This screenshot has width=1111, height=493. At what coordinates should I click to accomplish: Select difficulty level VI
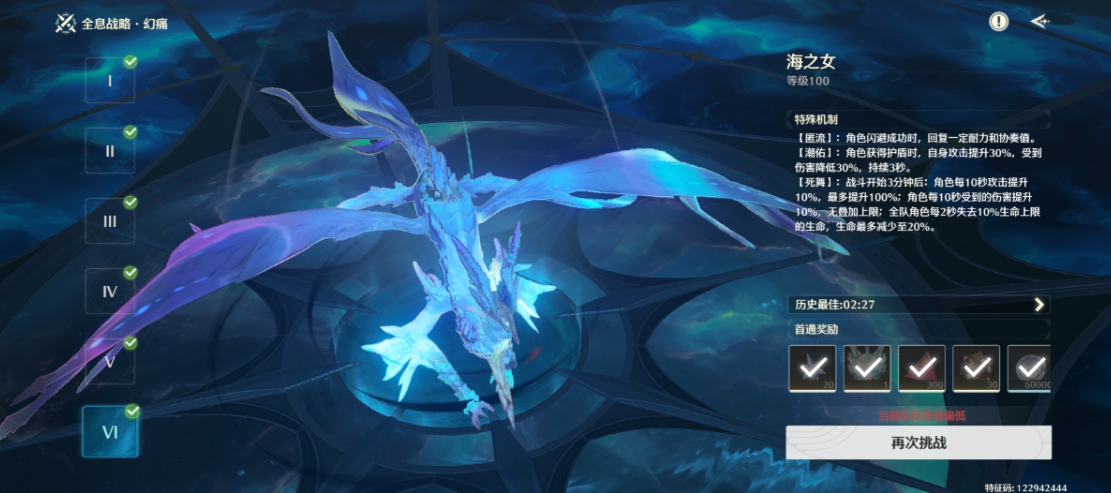click(110, 431)
